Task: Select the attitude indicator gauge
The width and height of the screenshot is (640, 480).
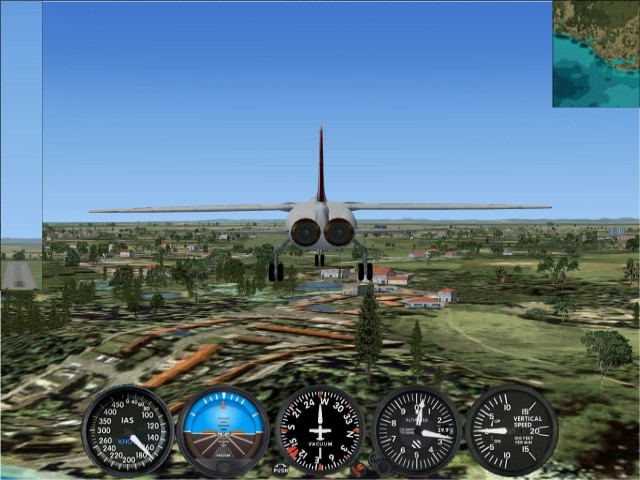Action: (223, 430)
